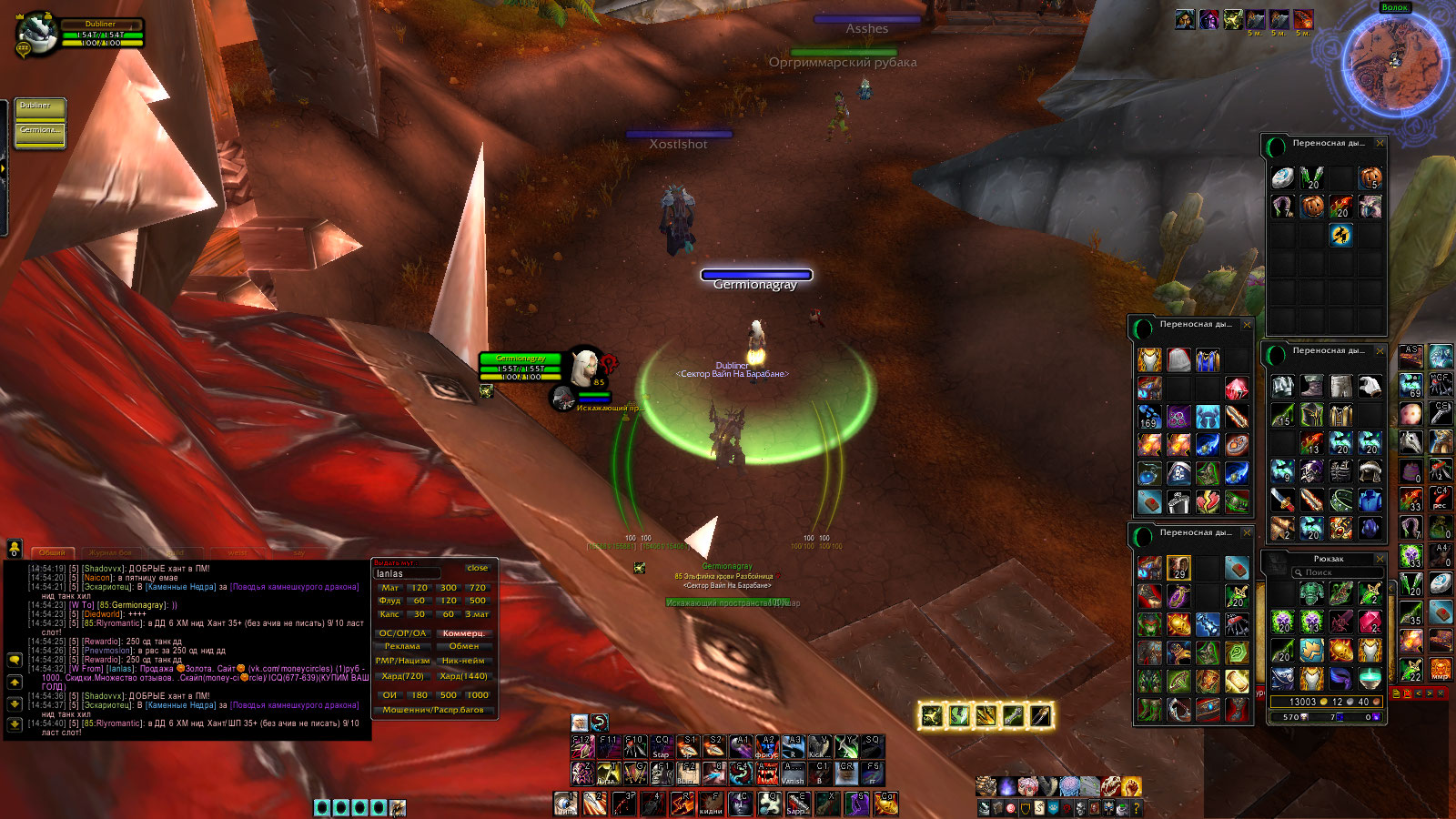Close the mute panel with the close button
The image size is (1456, 819).
click(477, 568)
